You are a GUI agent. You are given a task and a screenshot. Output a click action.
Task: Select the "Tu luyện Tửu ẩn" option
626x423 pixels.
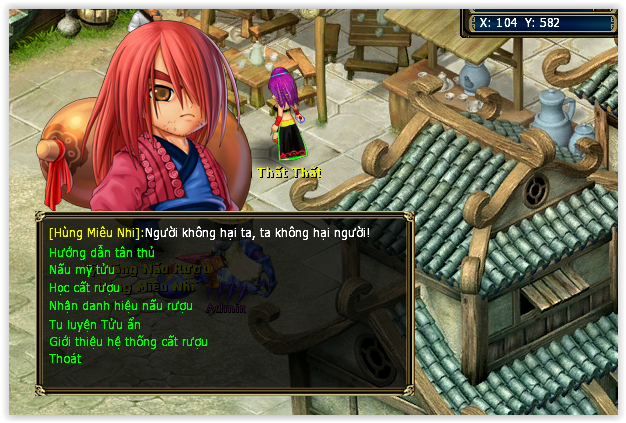95,324
